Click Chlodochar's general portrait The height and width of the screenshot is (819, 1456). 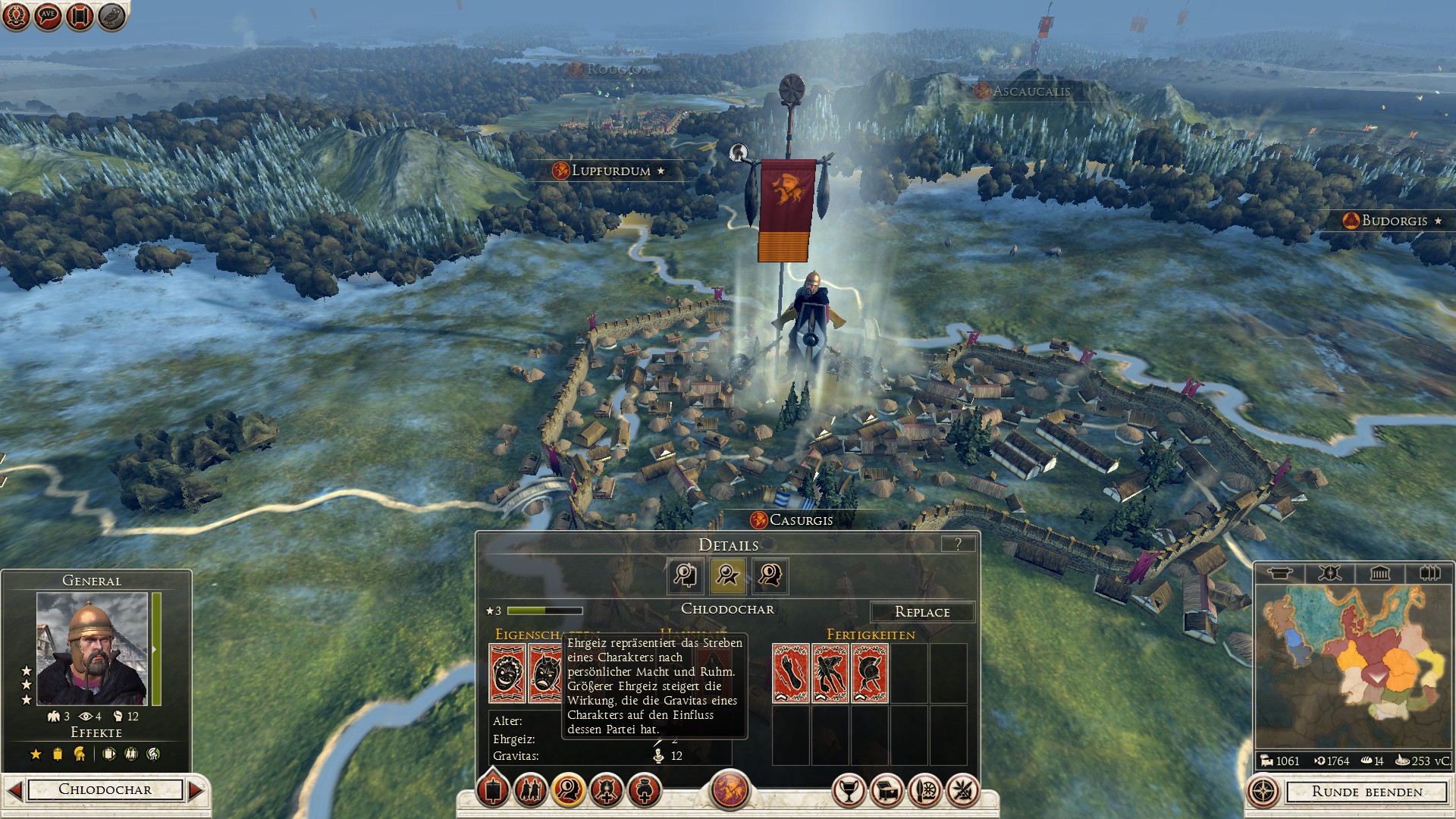[x=92, y=648]
